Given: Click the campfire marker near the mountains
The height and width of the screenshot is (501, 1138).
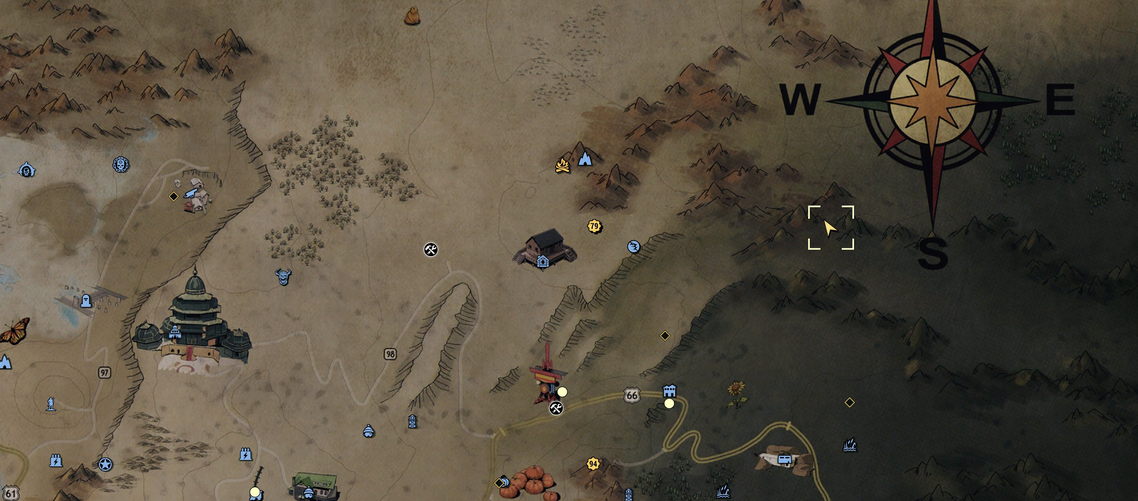Looking at the screenshot, I should click(563, 165).
